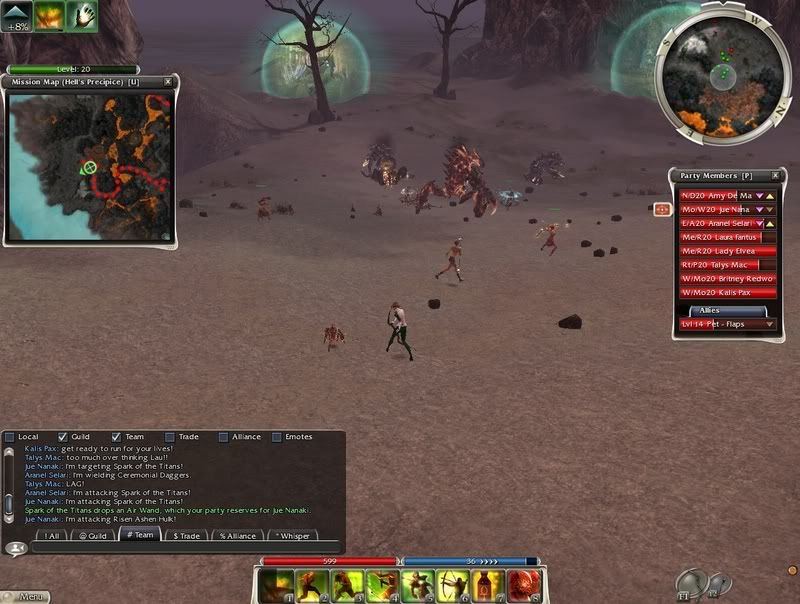The image size is (800, 604).
Task: Open the main Menu button
Action: [x=27, y=597]
